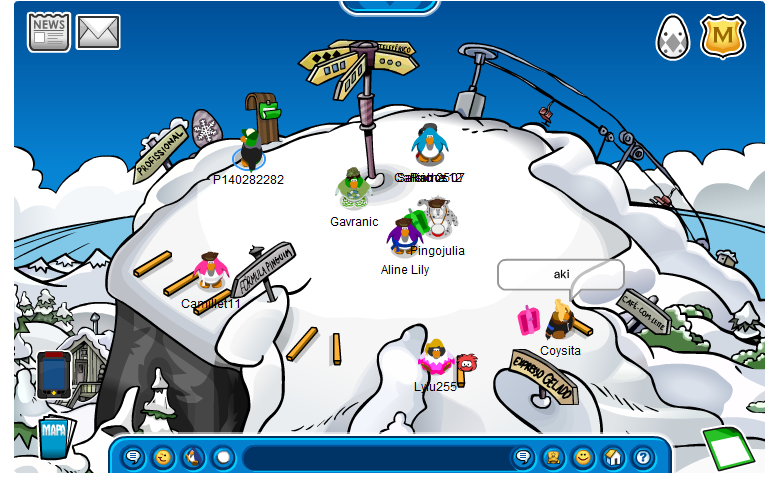Open the News newspaper
Viewport: 775px width, 486px height.
[48, 32]
